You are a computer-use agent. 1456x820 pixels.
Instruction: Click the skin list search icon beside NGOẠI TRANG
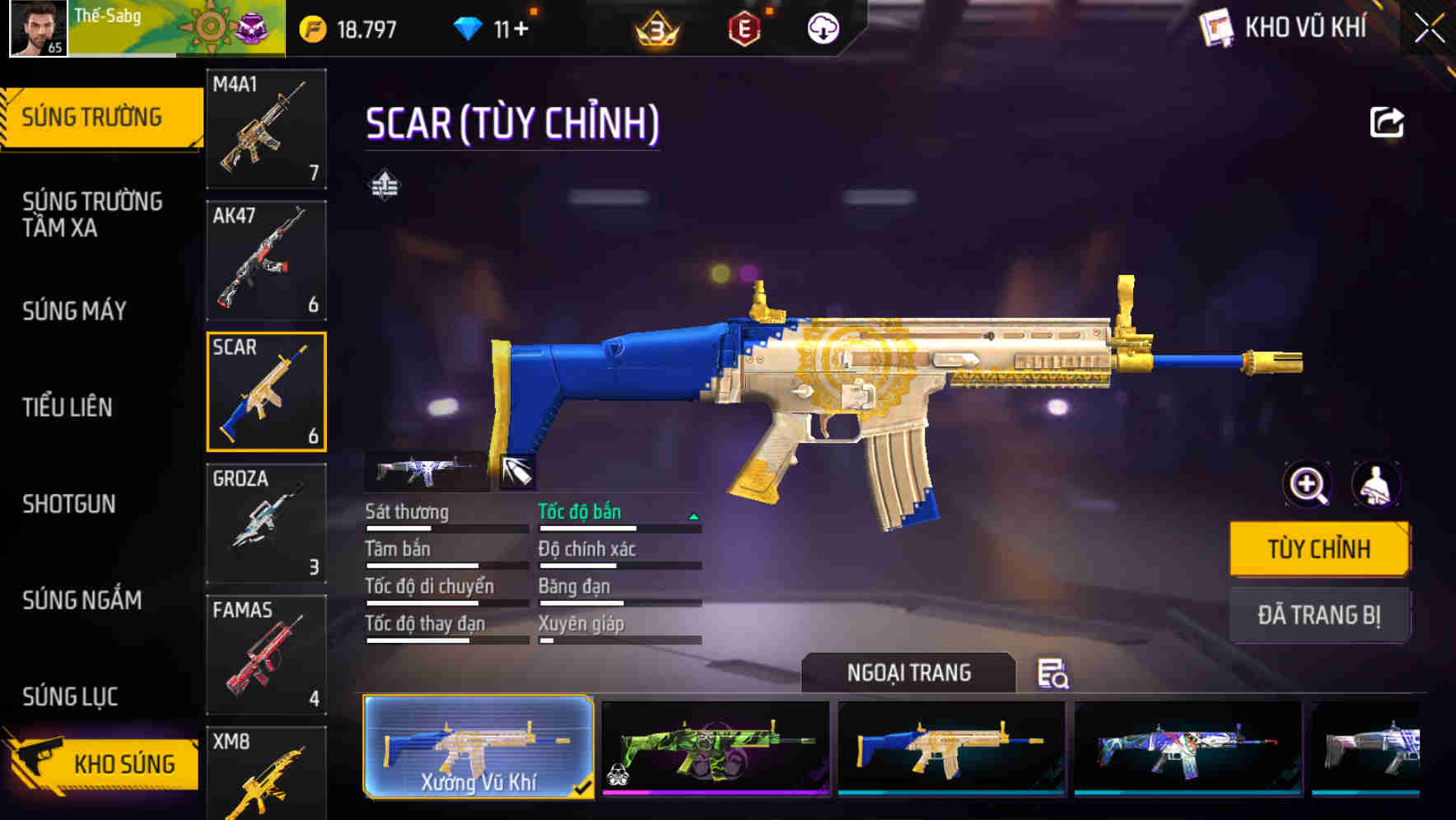pos(1054,673)
